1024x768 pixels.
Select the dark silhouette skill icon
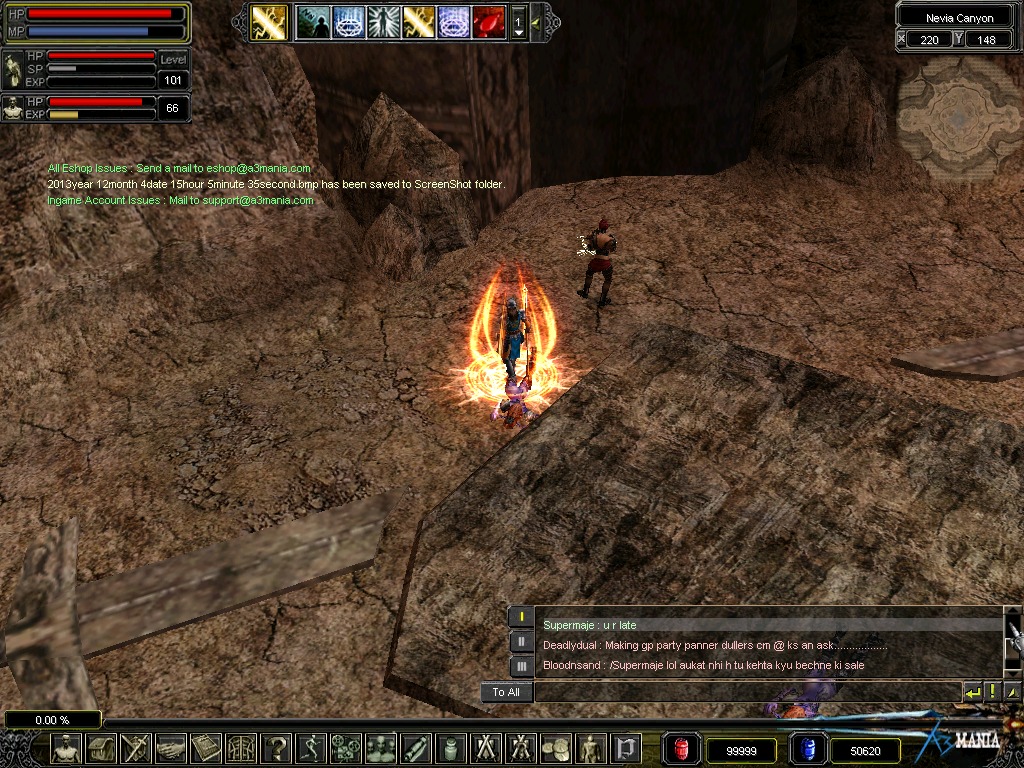[313, 22]
